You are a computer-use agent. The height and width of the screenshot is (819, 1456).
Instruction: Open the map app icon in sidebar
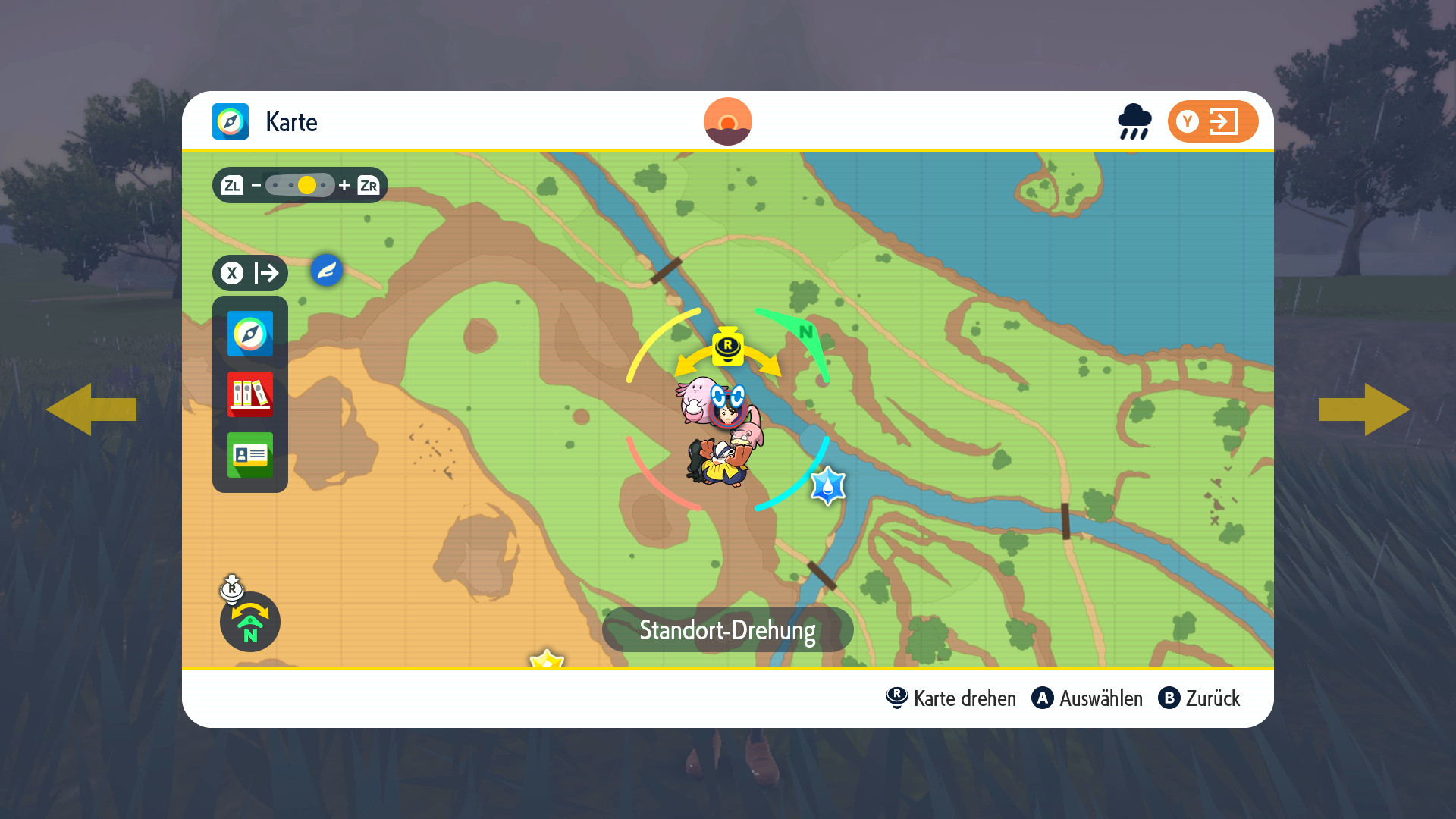point(250,334)
